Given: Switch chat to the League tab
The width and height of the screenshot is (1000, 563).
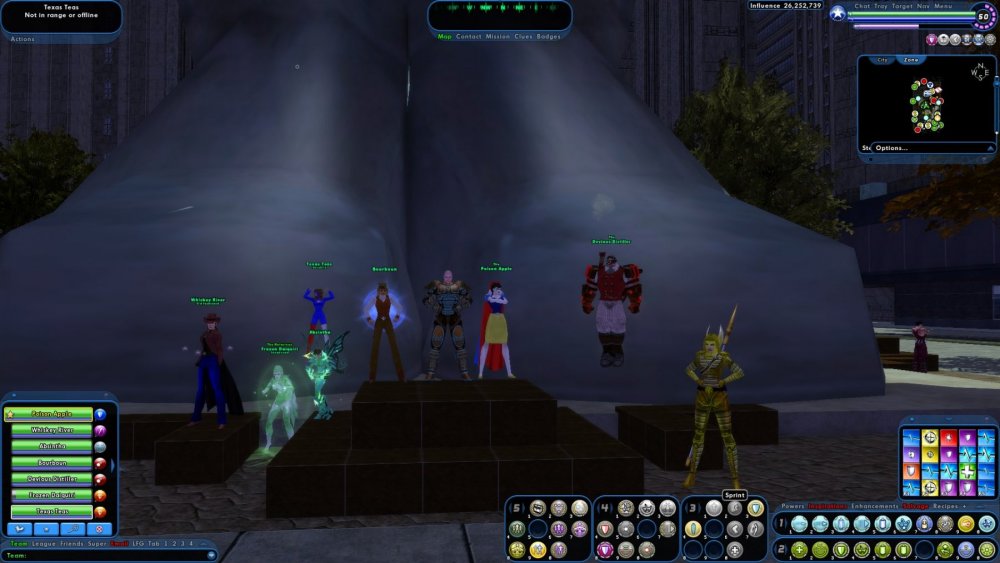Looking at the screenshot, I should tap(43, 543).
